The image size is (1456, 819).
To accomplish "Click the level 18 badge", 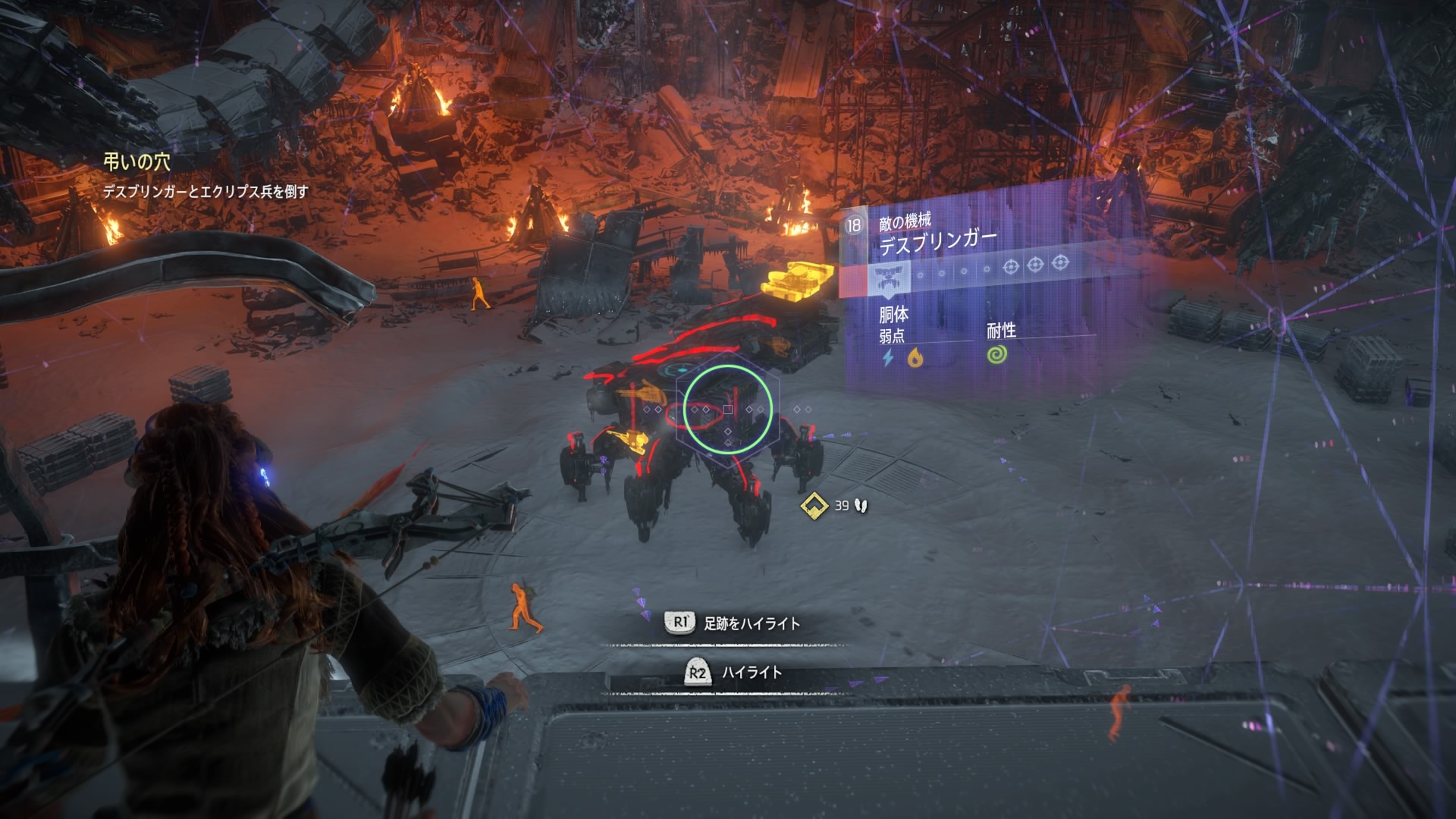I will [854, 226].
